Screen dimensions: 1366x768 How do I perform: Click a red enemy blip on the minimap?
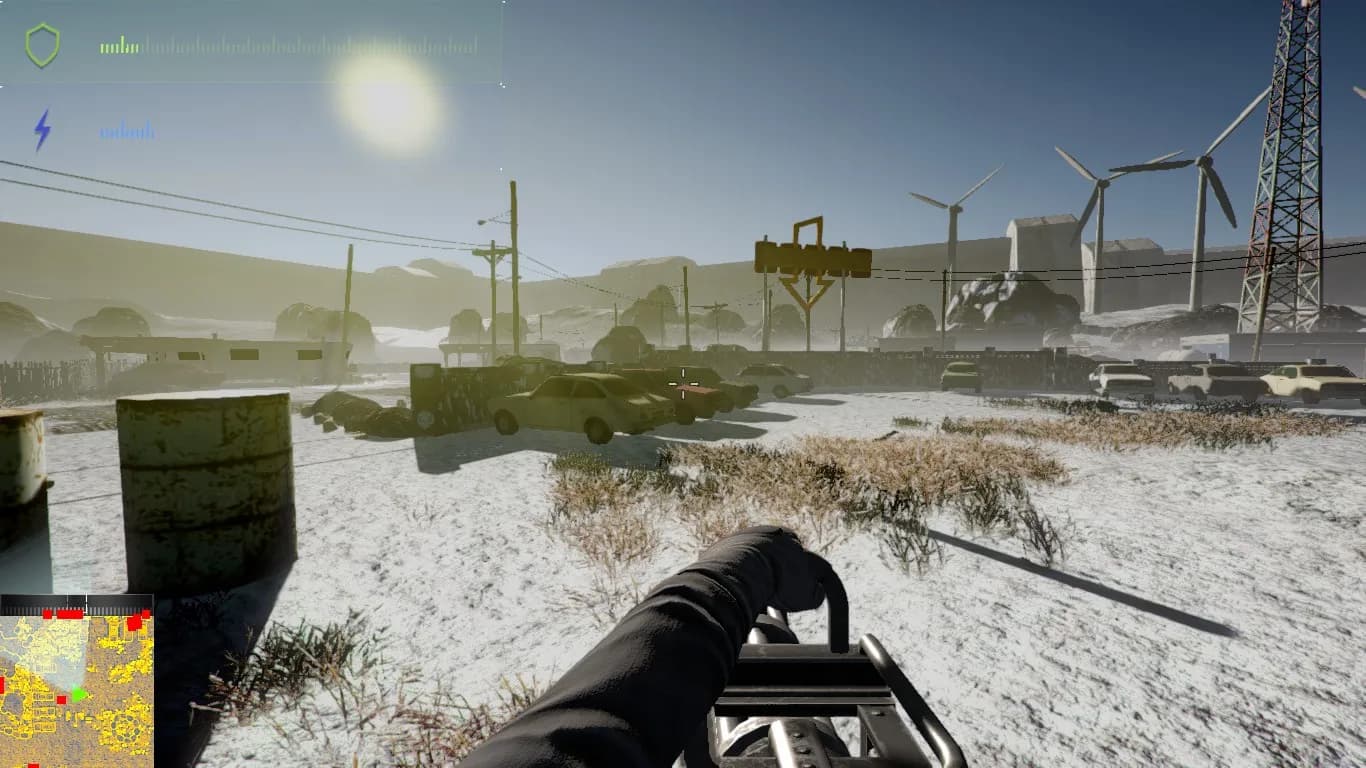[61, 699]
